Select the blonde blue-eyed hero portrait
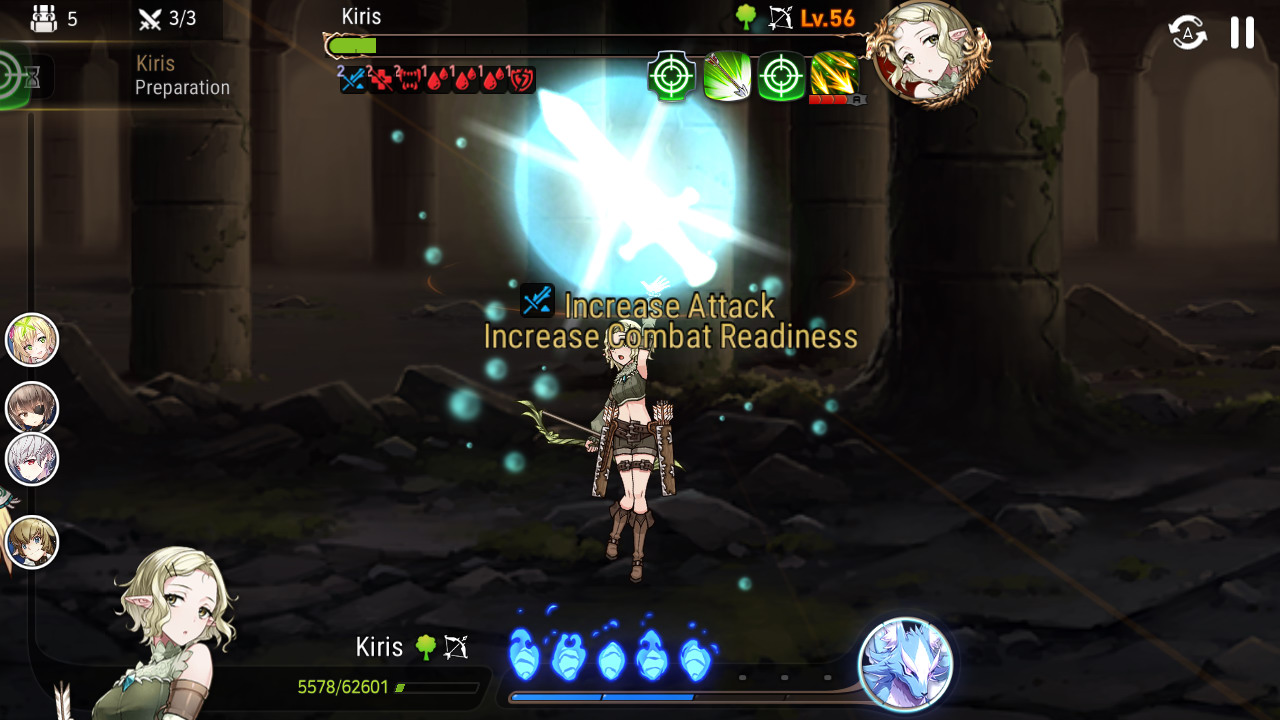 (x=32, y=543)
